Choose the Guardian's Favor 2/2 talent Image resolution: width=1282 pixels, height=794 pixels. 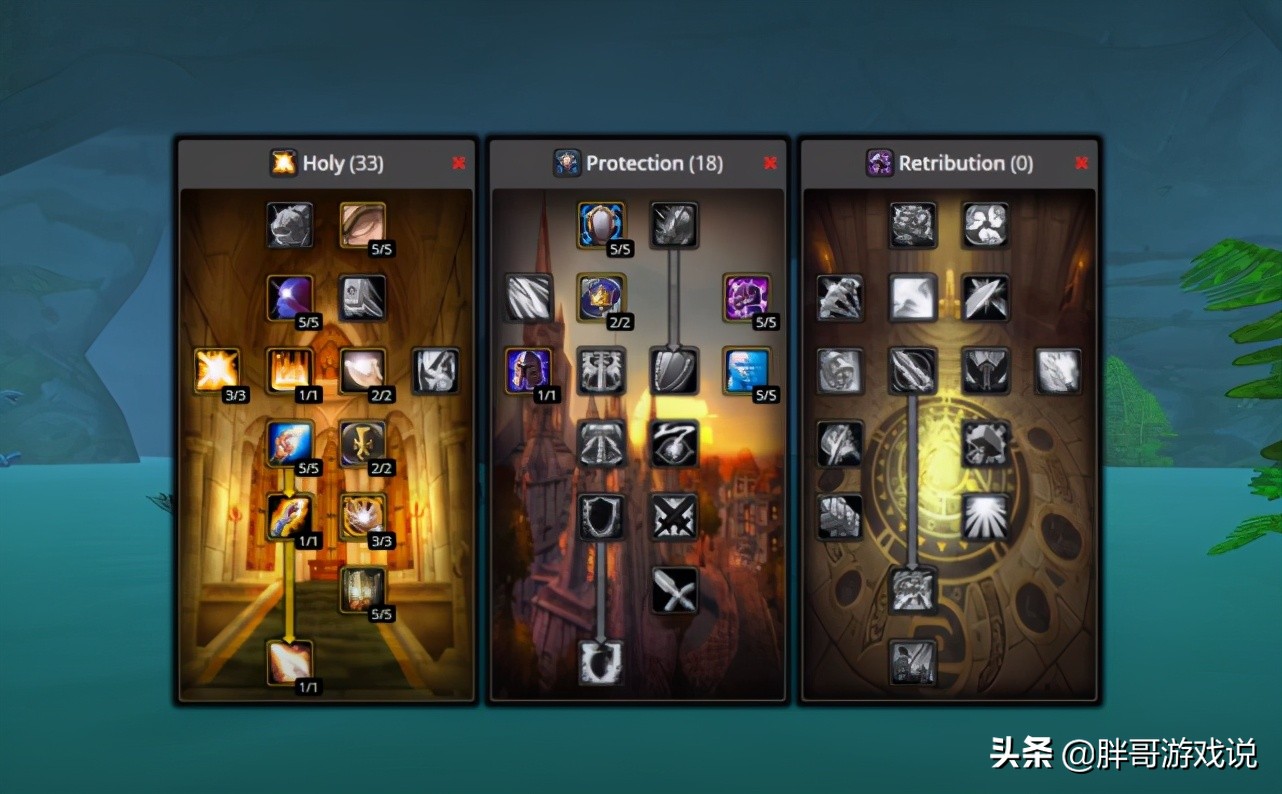point(602,298)
